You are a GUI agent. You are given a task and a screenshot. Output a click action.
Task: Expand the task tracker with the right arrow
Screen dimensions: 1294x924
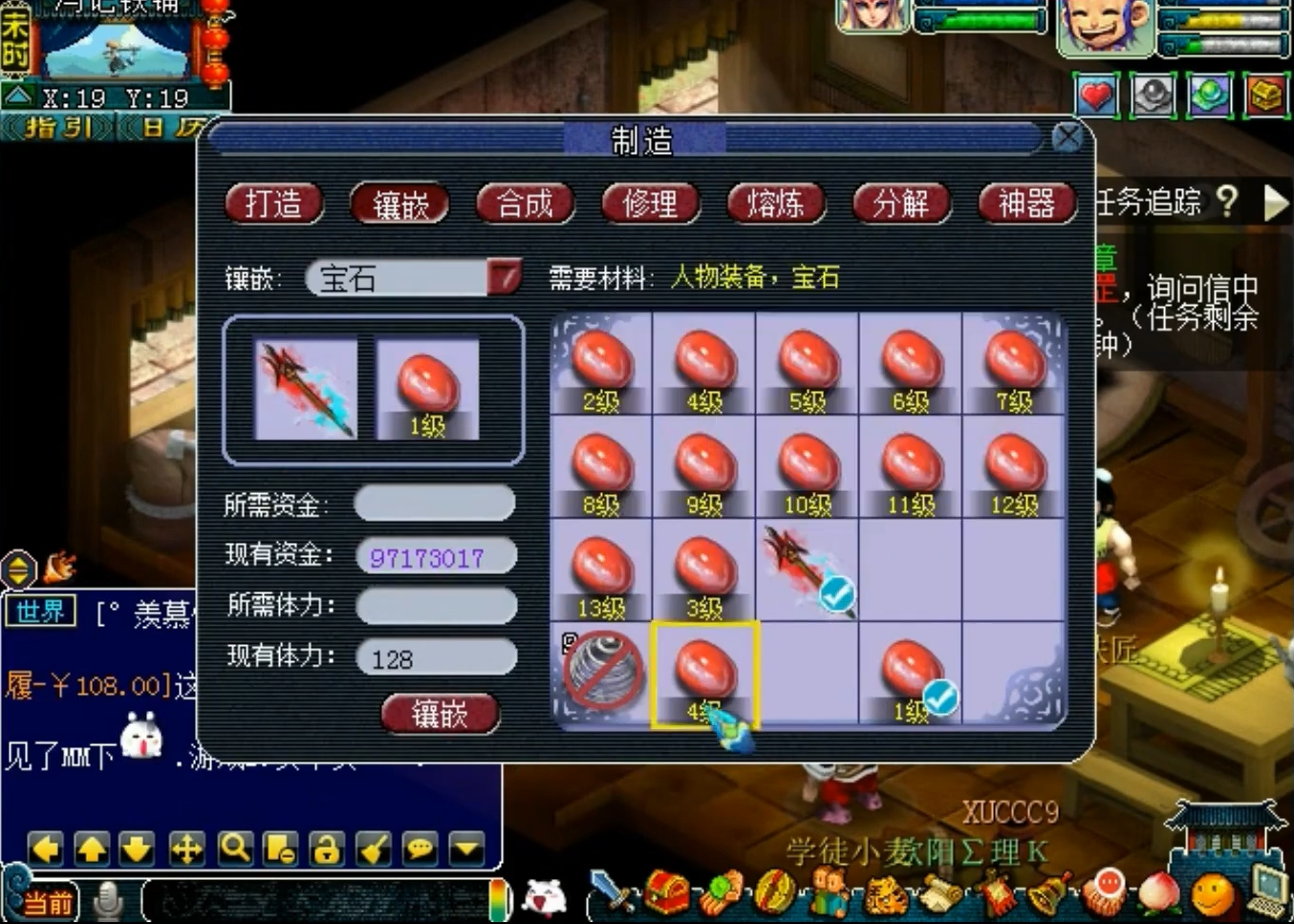[x=1277, y=202]
